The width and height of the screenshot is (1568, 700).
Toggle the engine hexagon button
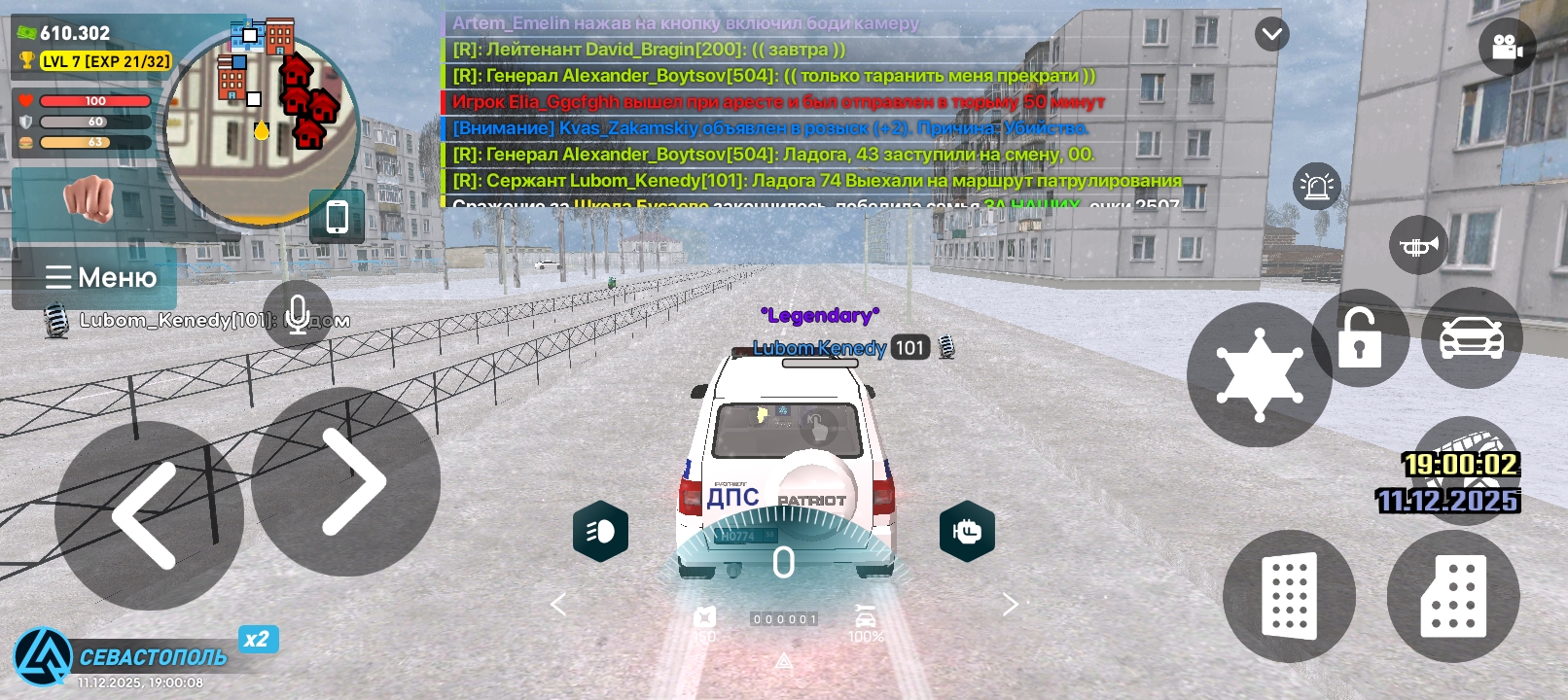tap(967, 532)
